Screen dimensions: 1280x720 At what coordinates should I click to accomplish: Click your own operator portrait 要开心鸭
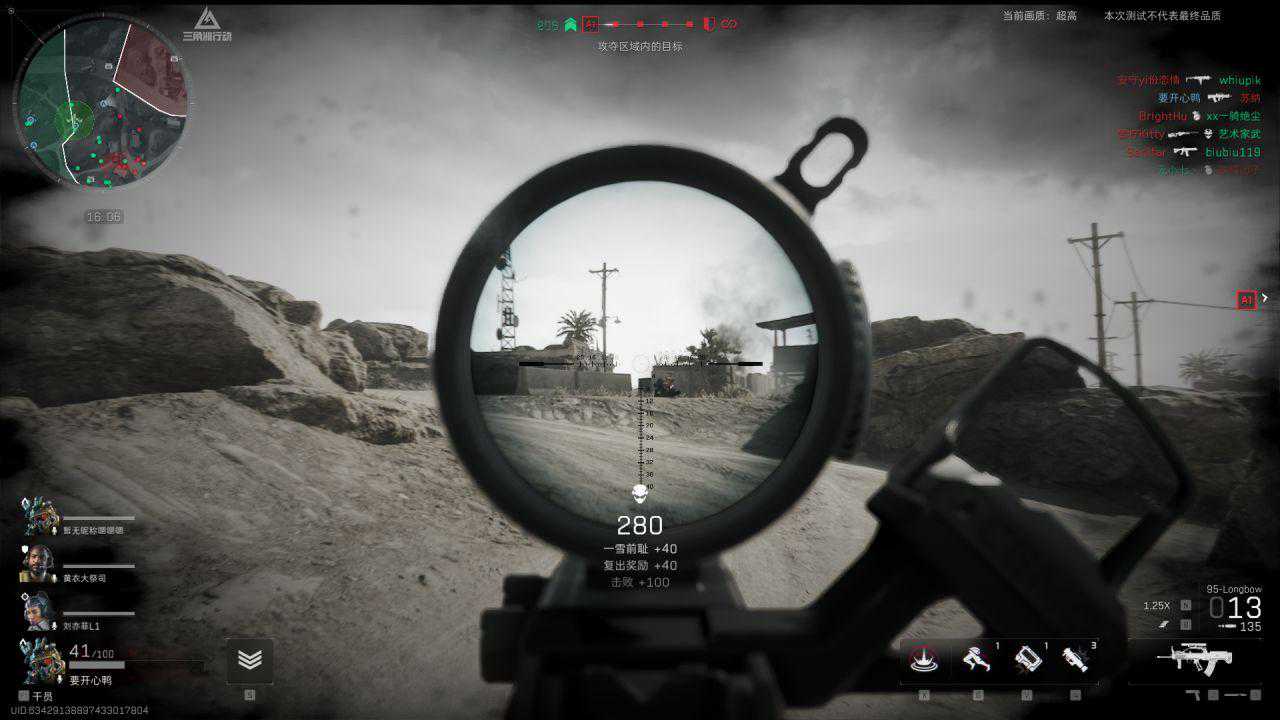click(x=42, y=661)
